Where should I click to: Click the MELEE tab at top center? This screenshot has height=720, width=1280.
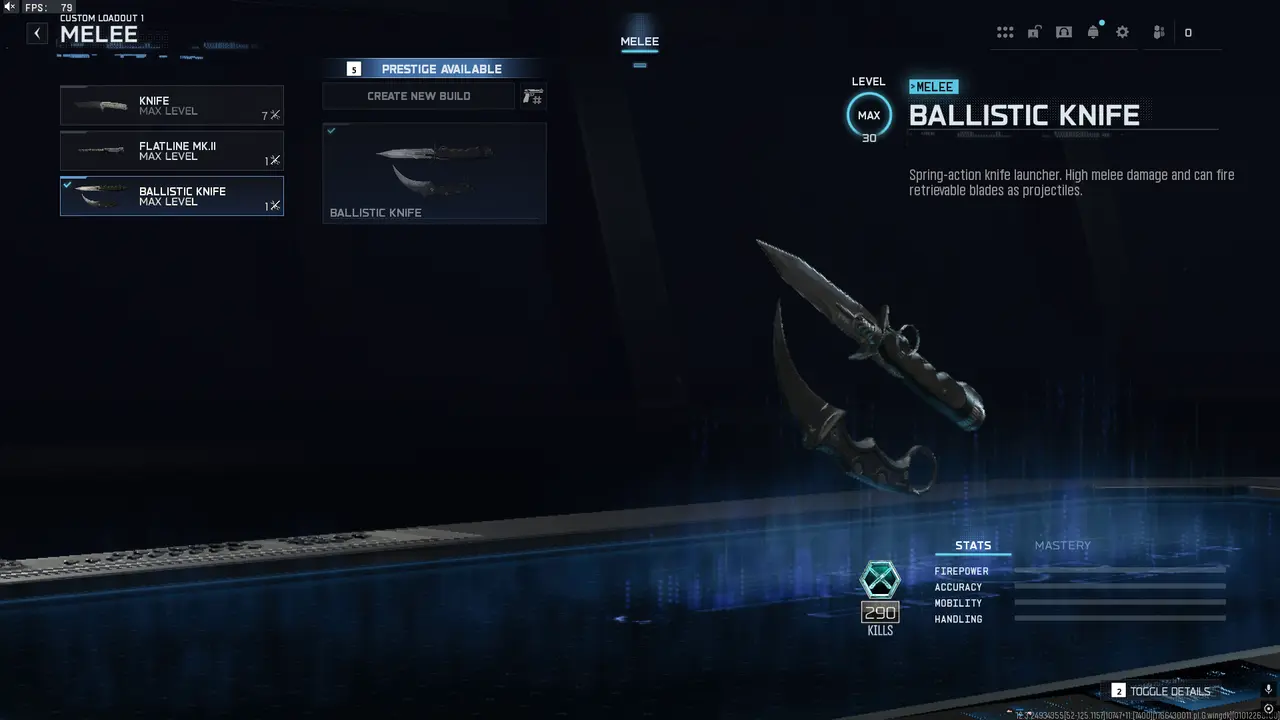coord(639,42)
